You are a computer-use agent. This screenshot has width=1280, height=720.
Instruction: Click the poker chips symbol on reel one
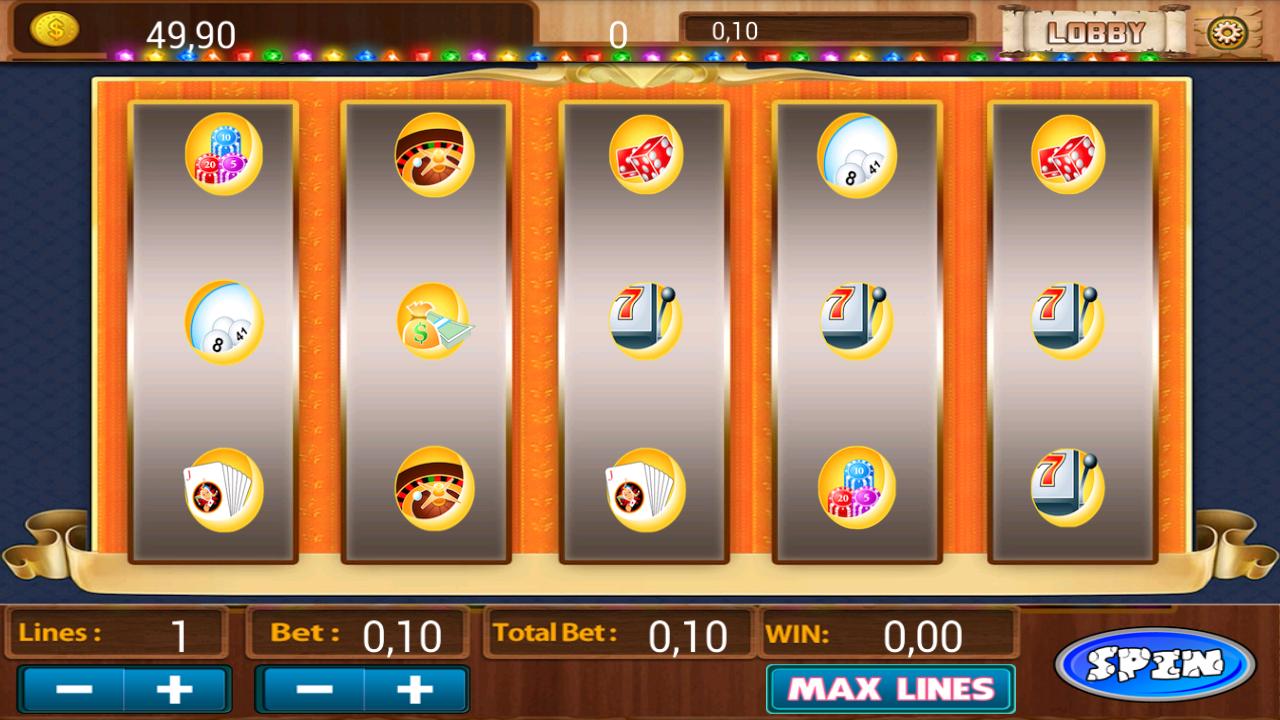click(224, 157)
